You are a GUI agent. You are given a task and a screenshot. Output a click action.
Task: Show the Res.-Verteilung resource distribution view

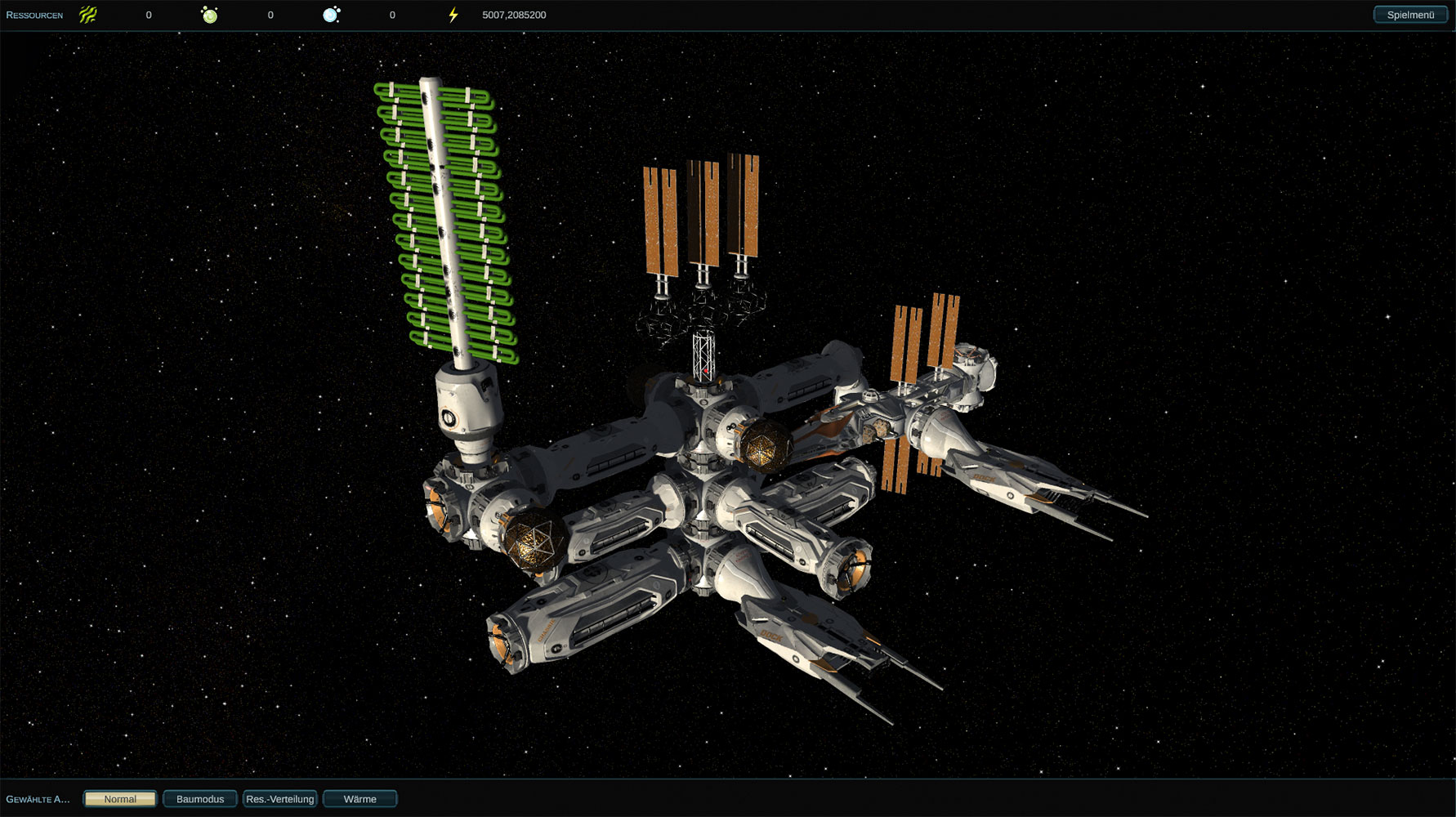280,799
